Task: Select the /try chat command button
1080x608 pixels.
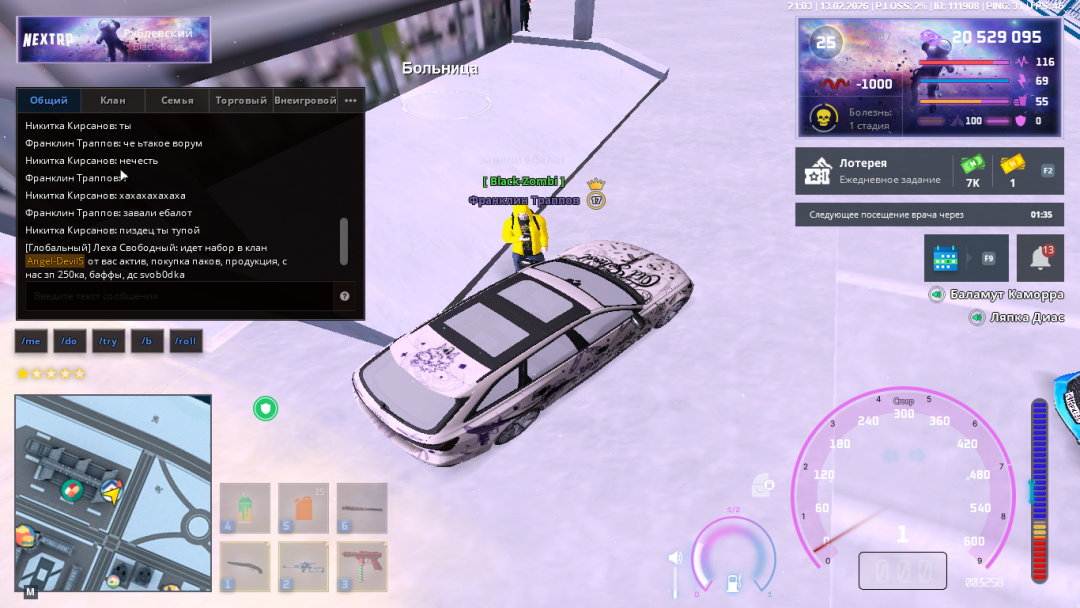Action: (x=107, y=341)
